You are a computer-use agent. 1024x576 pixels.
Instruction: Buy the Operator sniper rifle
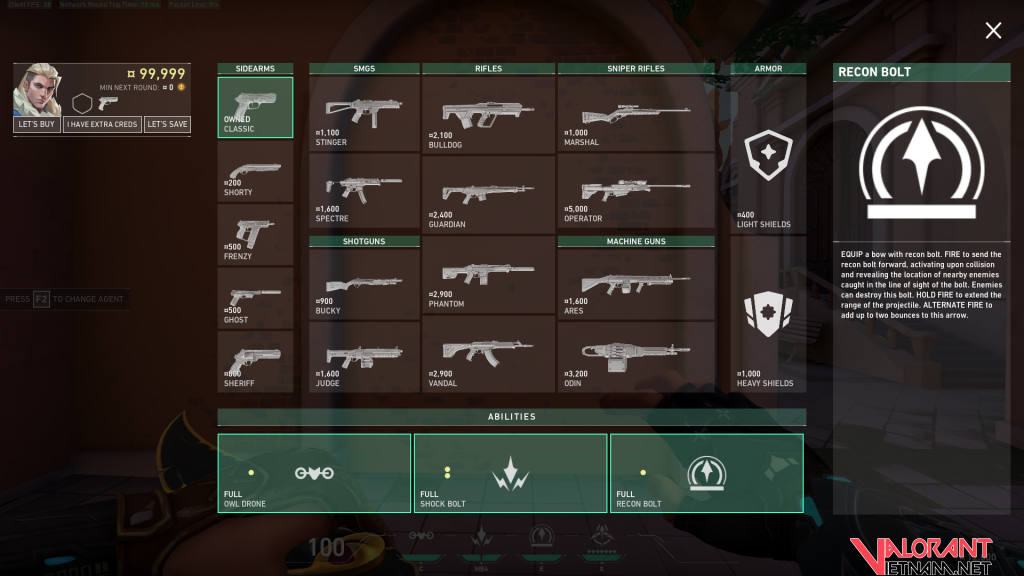click(636, 190)
